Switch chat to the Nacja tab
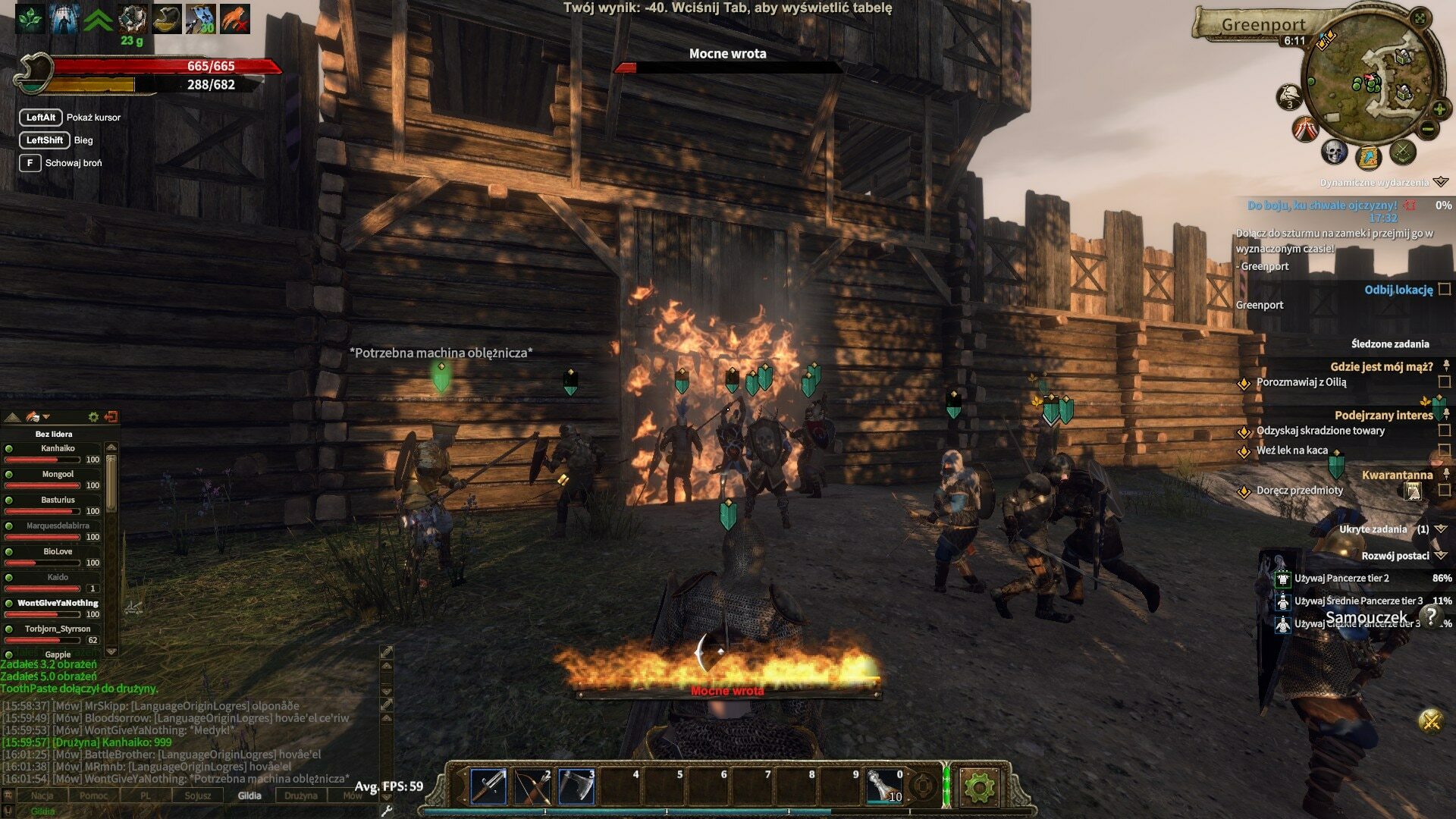 click(42, 795)
